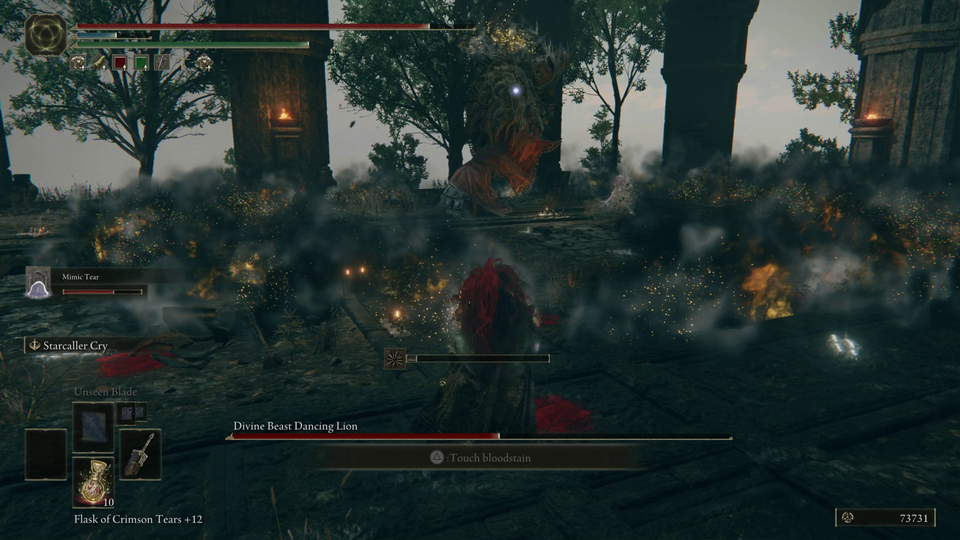This screenshot has width=960, height=540.
Task: Click the golden rune emblem beside the health bar
Action: pos(46,35)
